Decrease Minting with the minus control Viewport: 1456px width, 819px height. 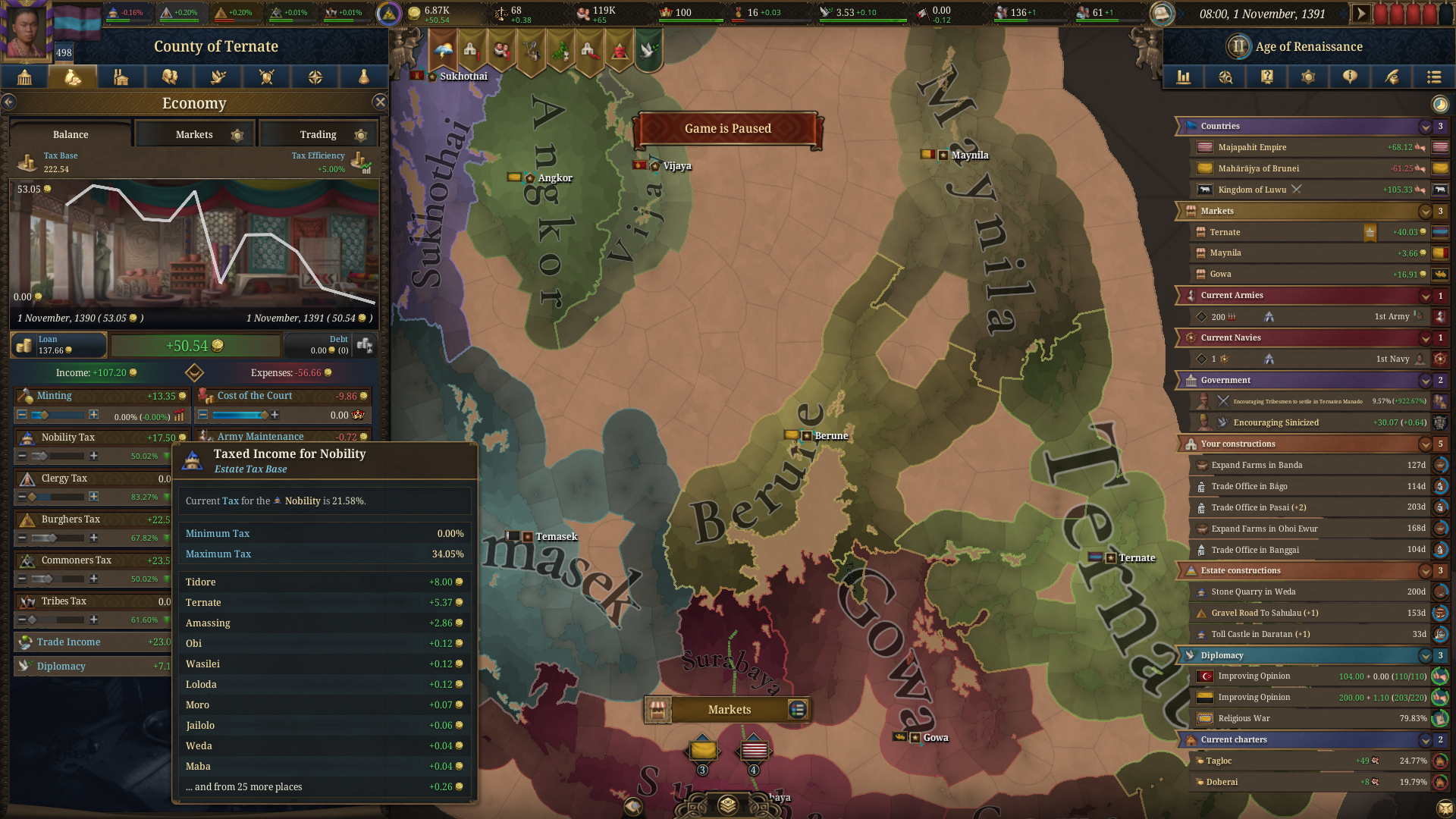(20, 415)
